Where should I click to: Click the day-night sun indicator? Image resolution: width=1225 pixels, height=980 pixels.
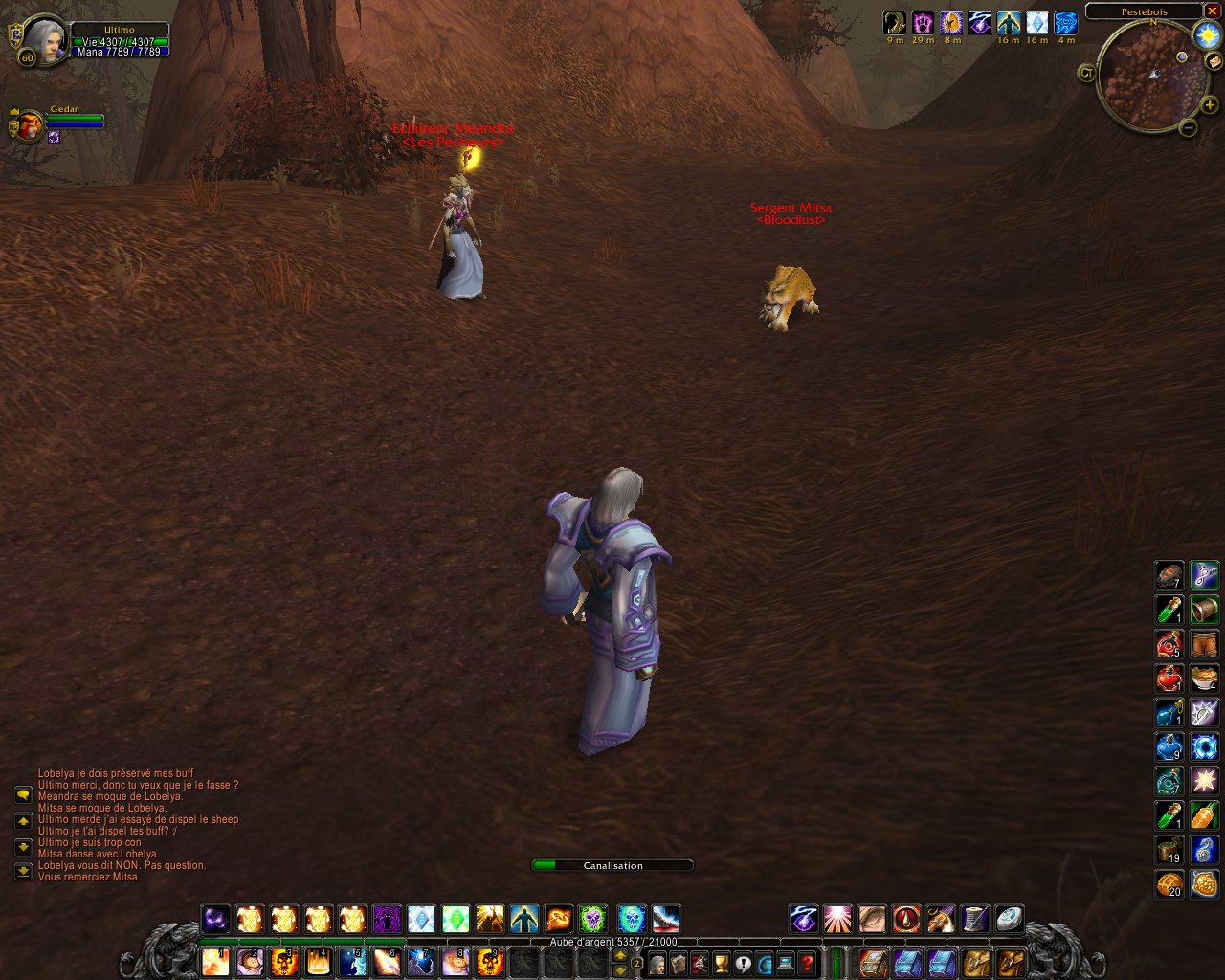[1206, 35]
